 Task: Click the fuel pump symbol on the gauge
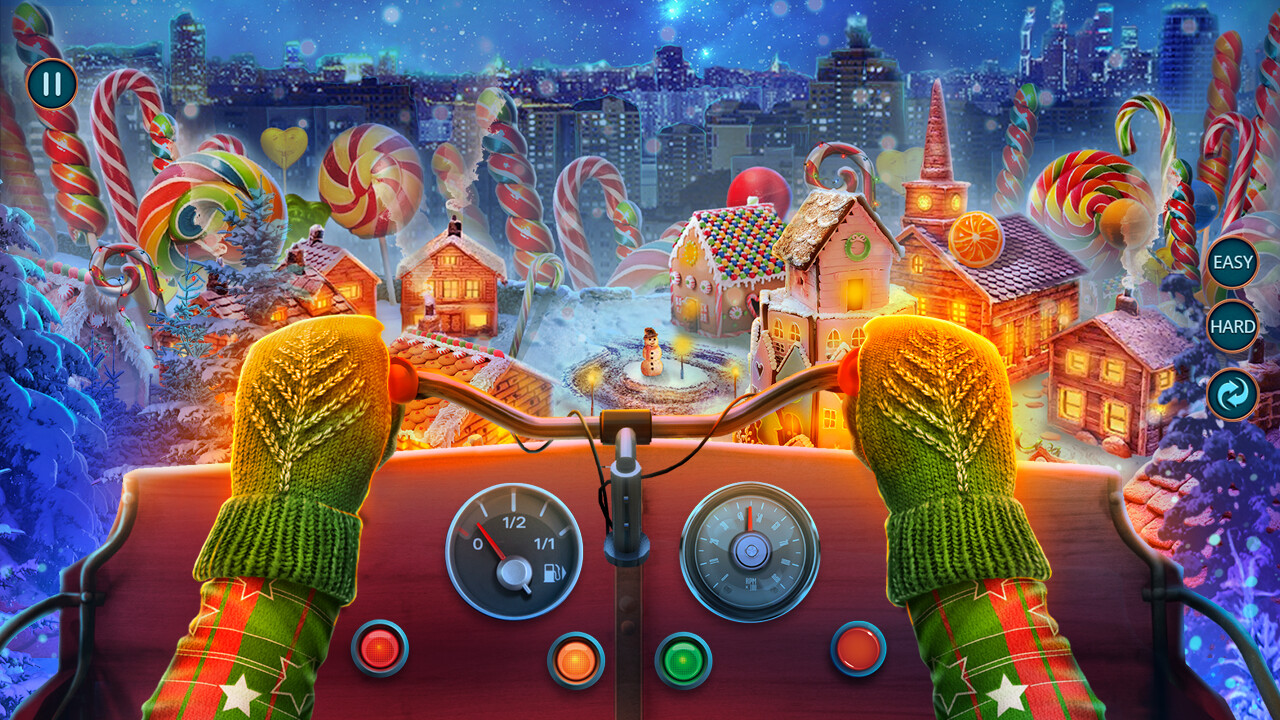555,573
